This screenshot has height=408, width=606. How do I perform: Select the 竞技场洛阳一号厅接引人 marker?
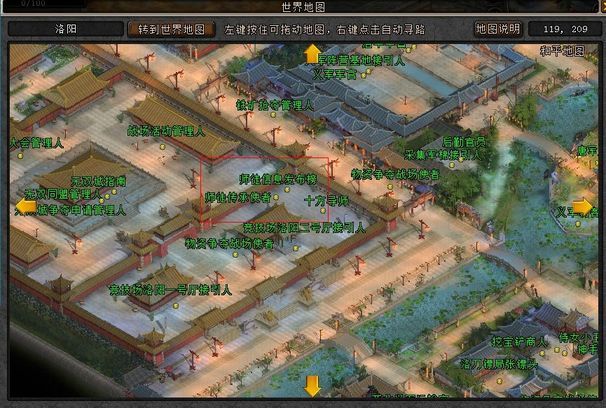[x=170, y=290]
